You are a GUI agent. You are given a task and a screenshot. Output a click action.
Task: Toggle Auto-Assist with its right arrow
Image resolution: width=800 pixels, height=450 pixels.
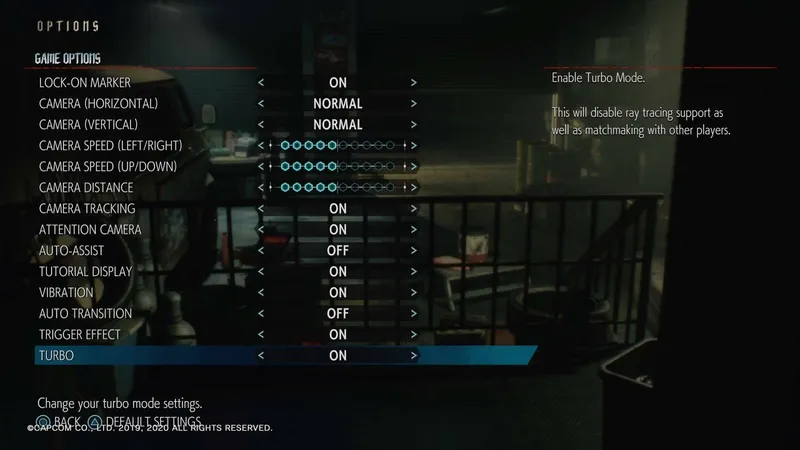(413, 251)
